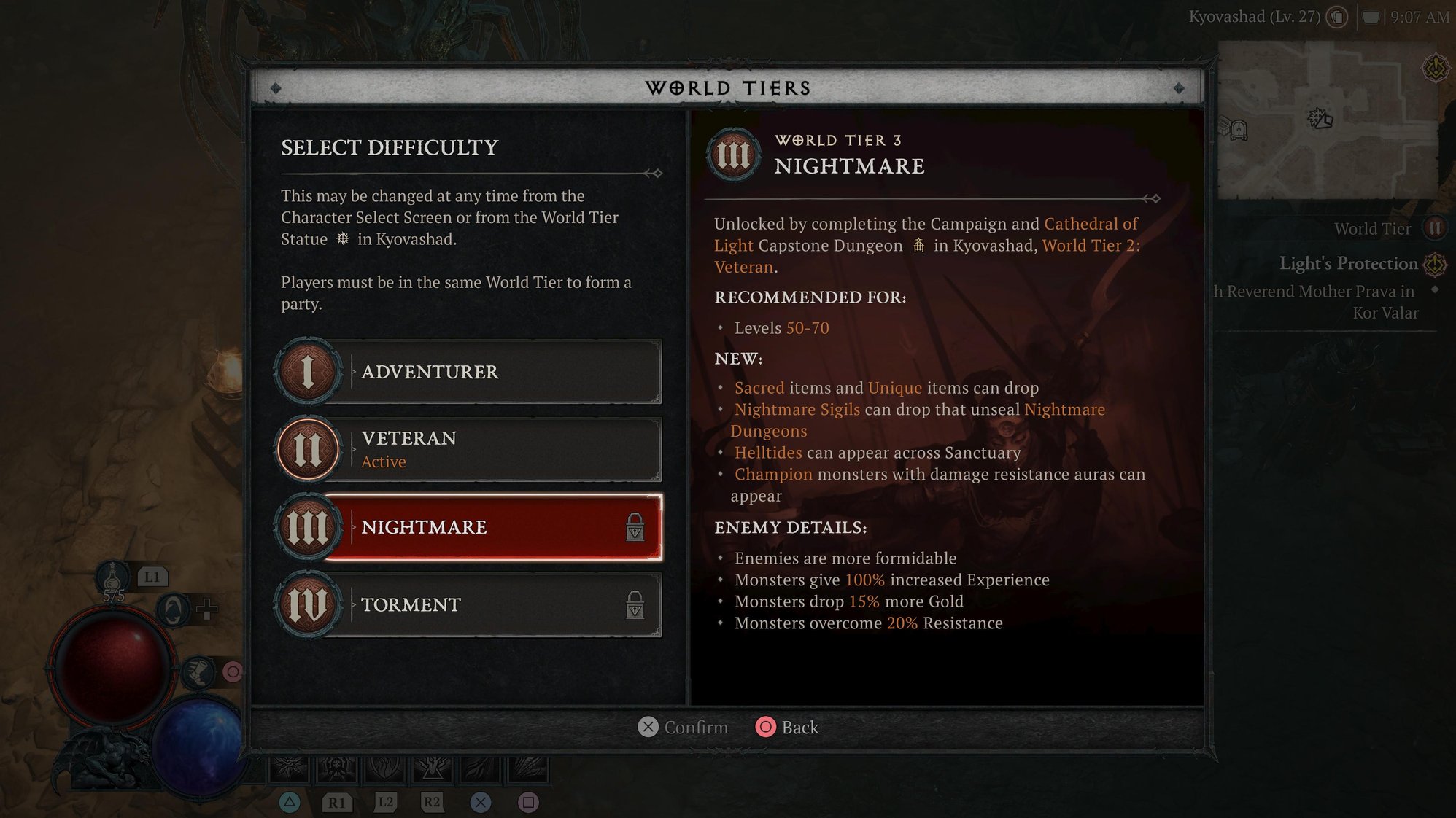Viewport: 1456px width, 818px height.
Task: Select the Torment difficulty tier
Action: click(x=474, y=604)
